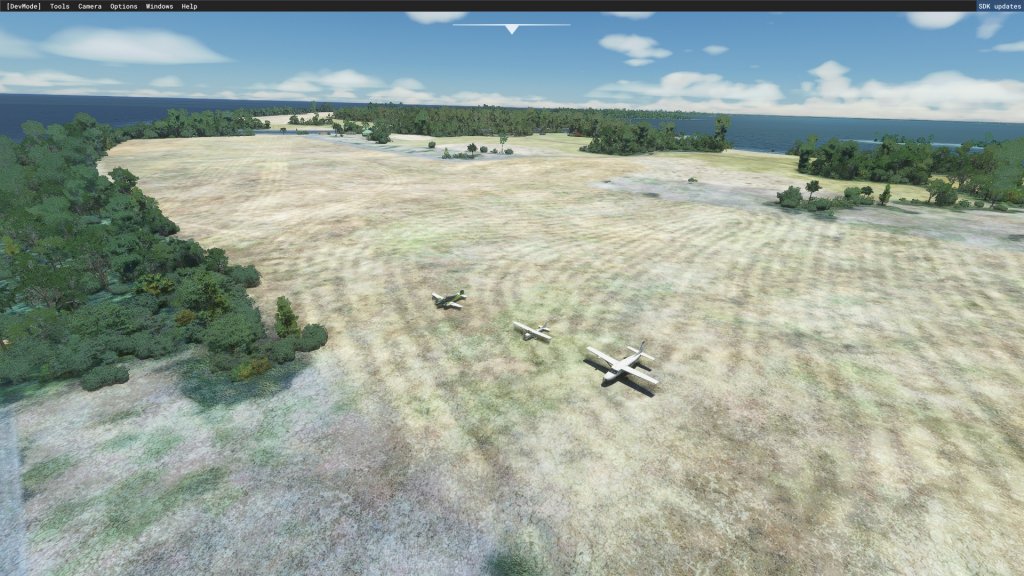Open the [DevMode] menu
1024x576 pixels.
tap(23, 6)
